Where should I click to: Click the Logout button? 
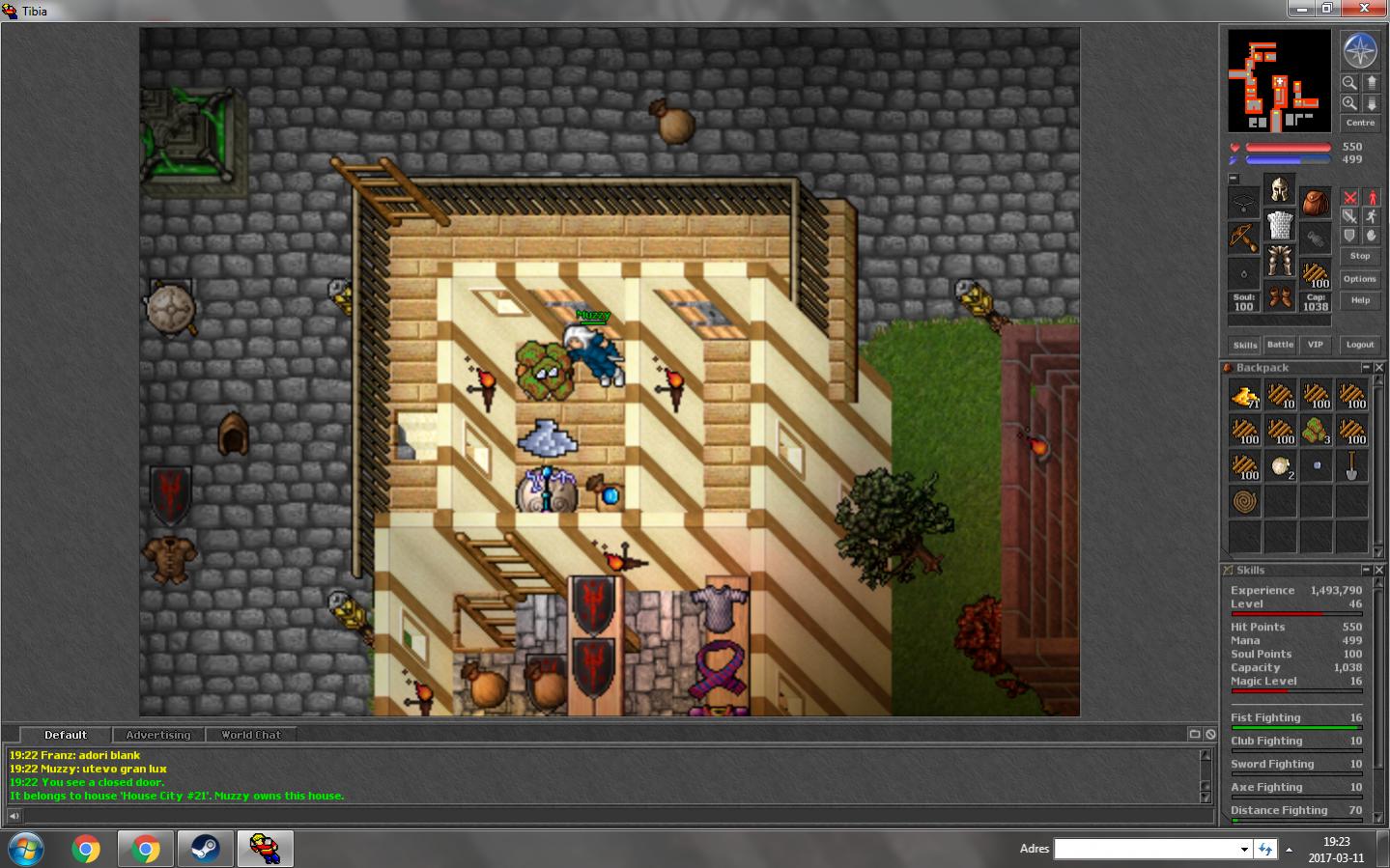(1359, 345)
